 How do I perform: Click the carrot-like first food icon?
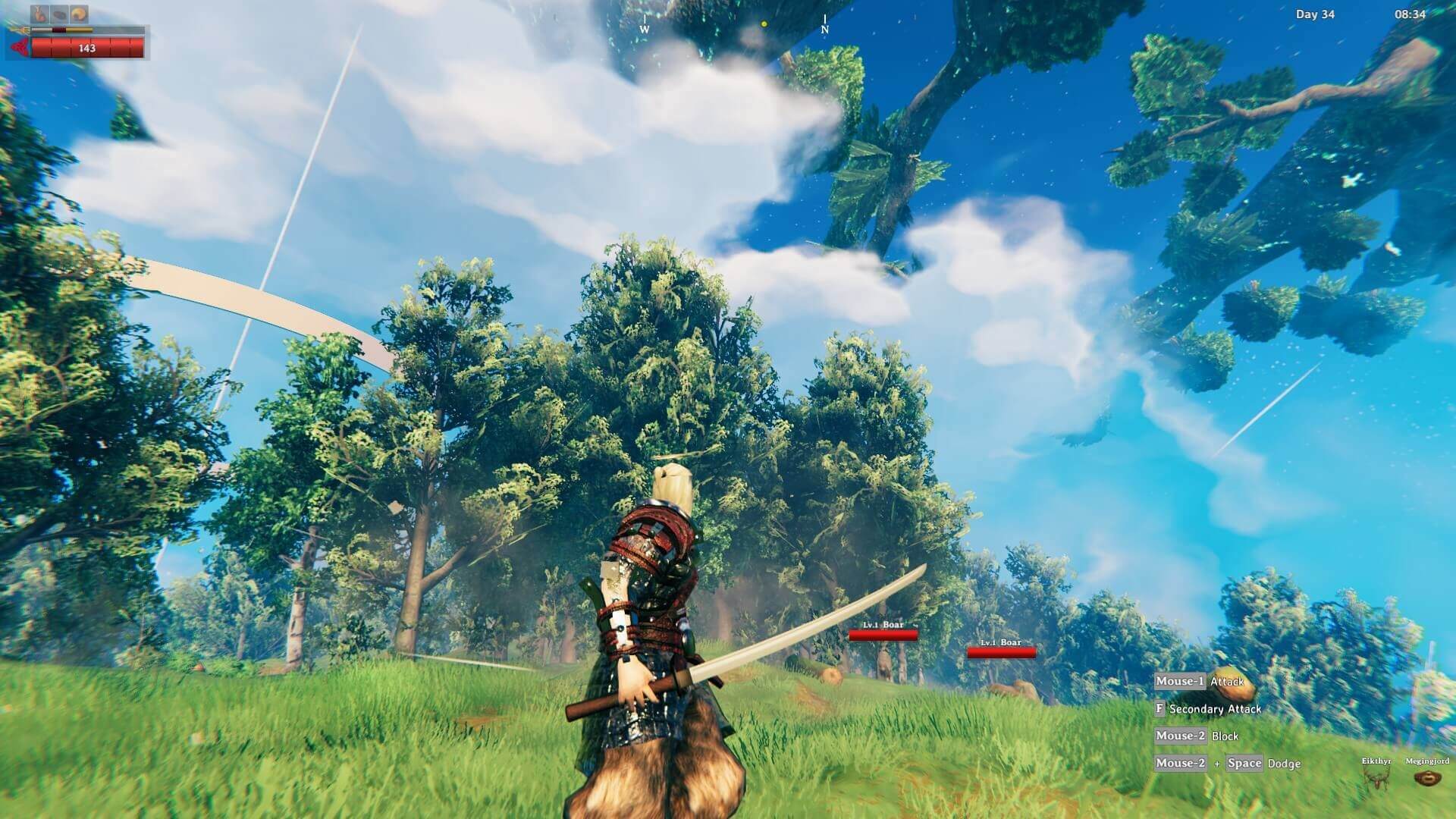(40, 14)
